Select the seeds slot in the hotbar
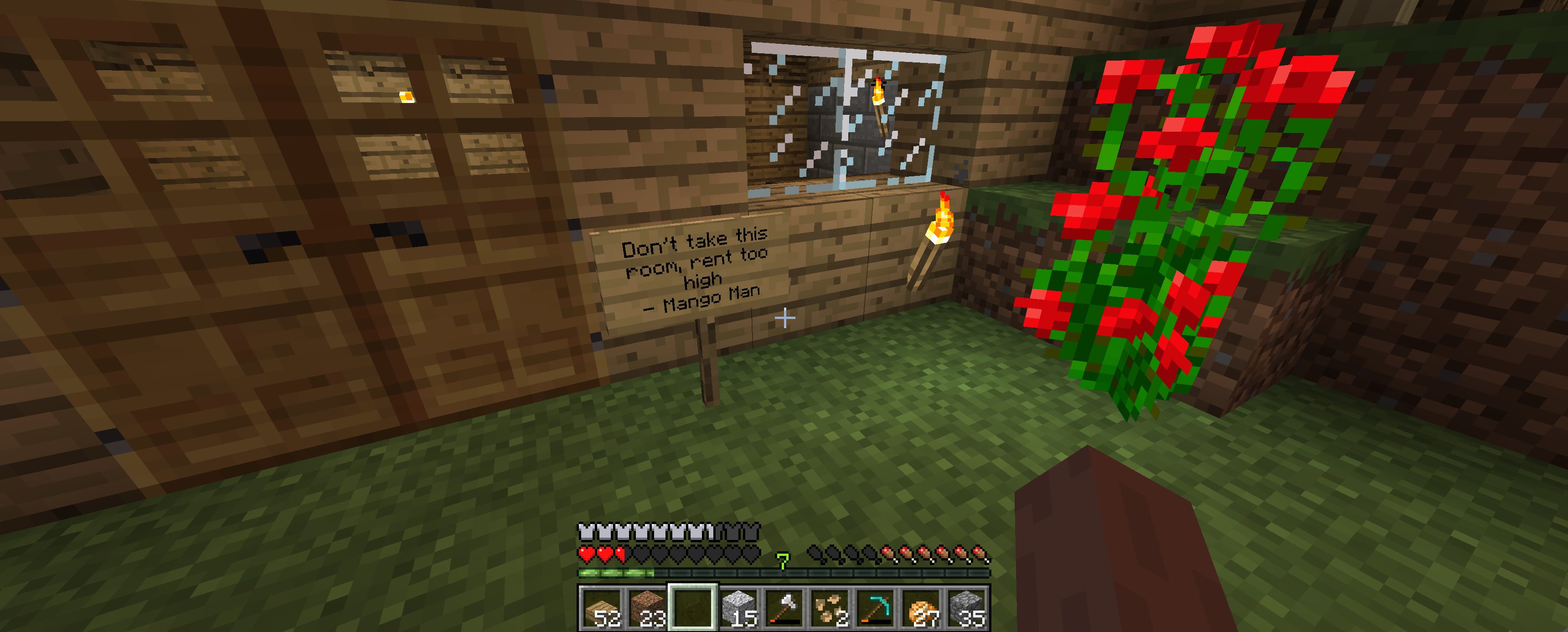1568x632 pixels. click(830, 608)
